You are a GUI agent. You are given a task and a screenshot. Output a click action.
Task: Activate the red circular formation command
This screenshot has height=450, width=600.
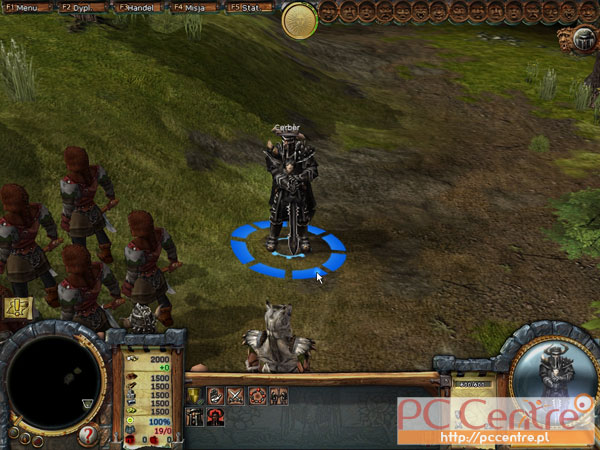(257, 396)
